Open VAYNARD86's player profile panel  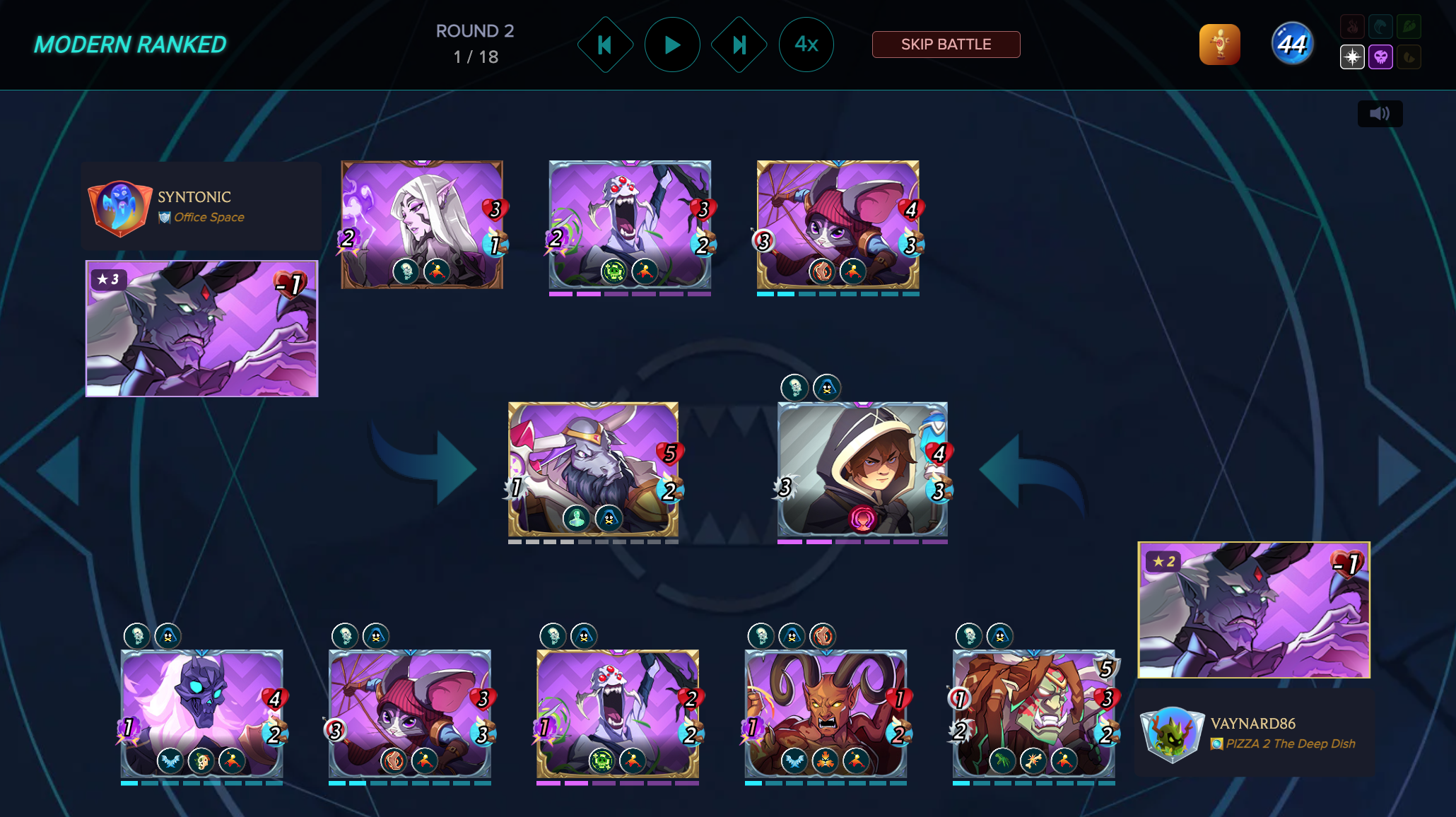click(1255, 734)
